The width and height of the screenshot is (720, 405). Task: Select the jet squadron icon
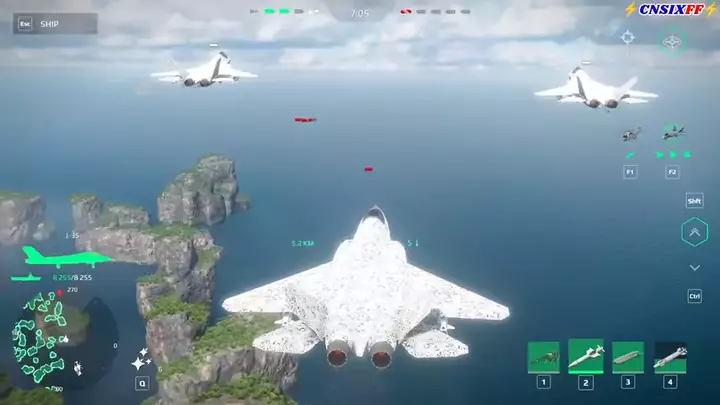click(673, 132)
